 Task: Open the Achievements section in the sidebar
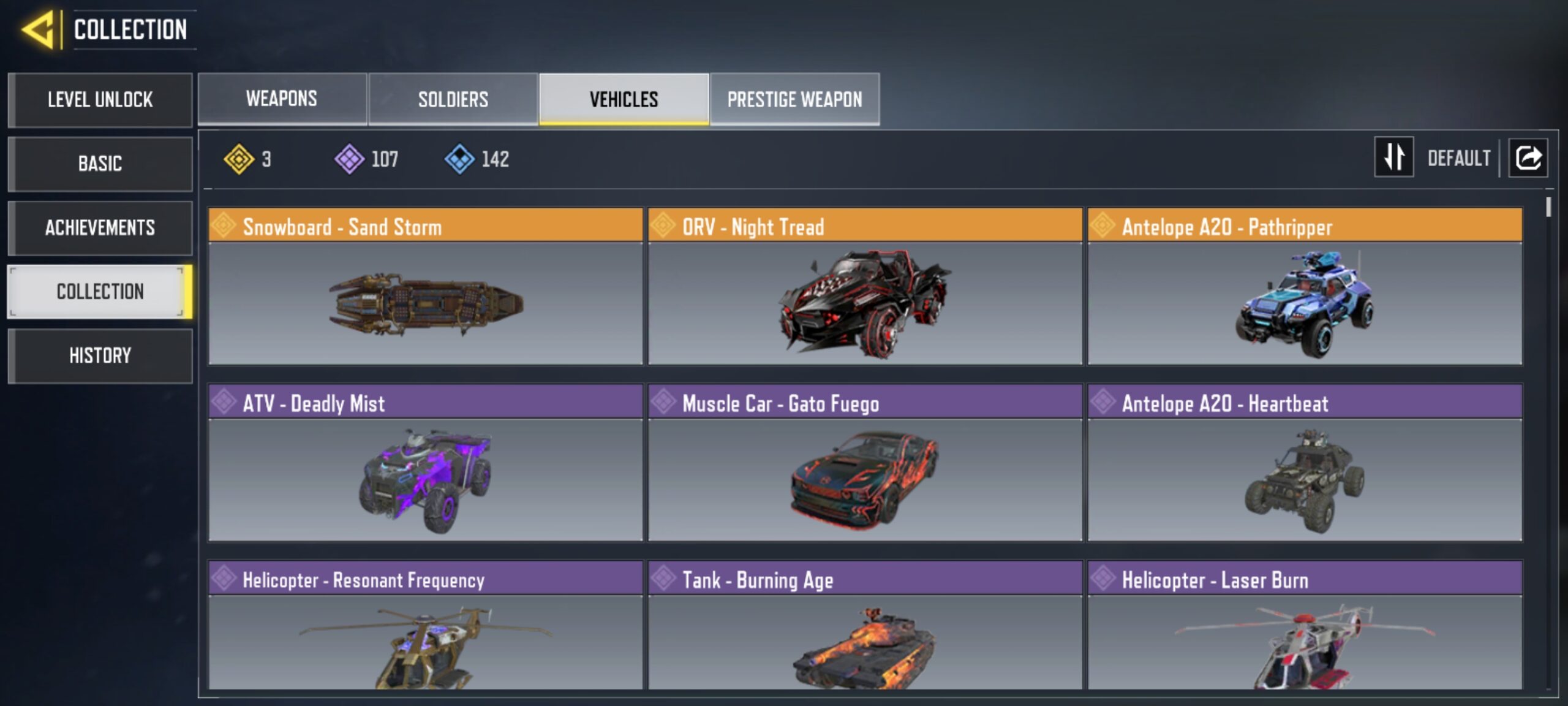point(100,228)
